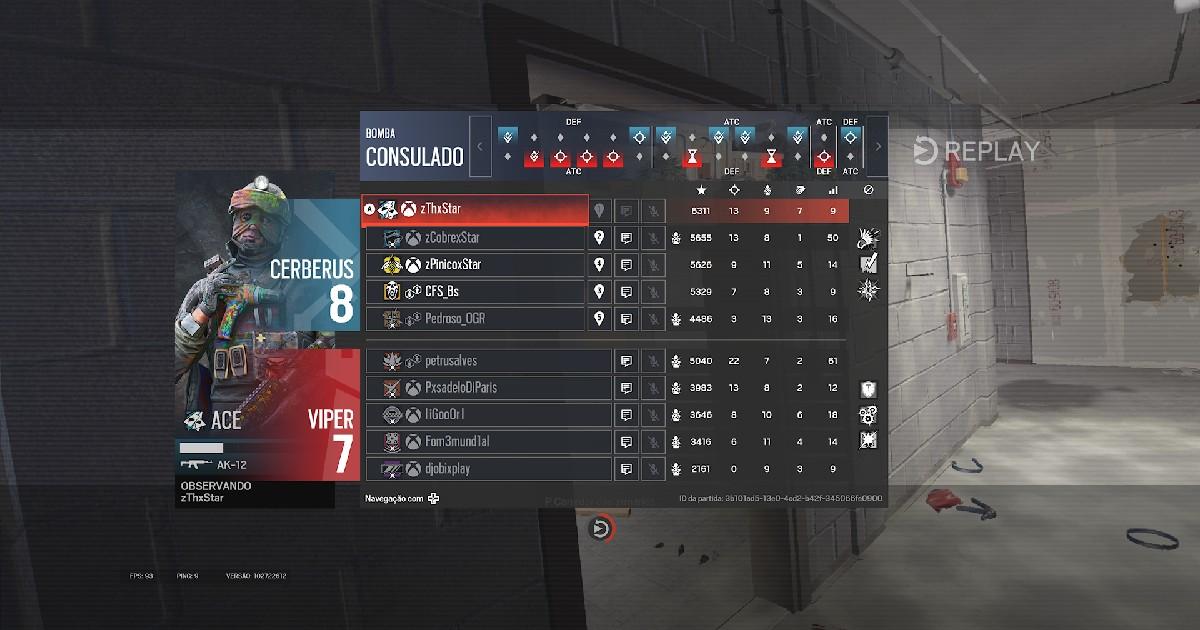Open petrusalves' player row
Image resolution: width=1200 pixels, height=630 pixels.
(x=488, y=361)
